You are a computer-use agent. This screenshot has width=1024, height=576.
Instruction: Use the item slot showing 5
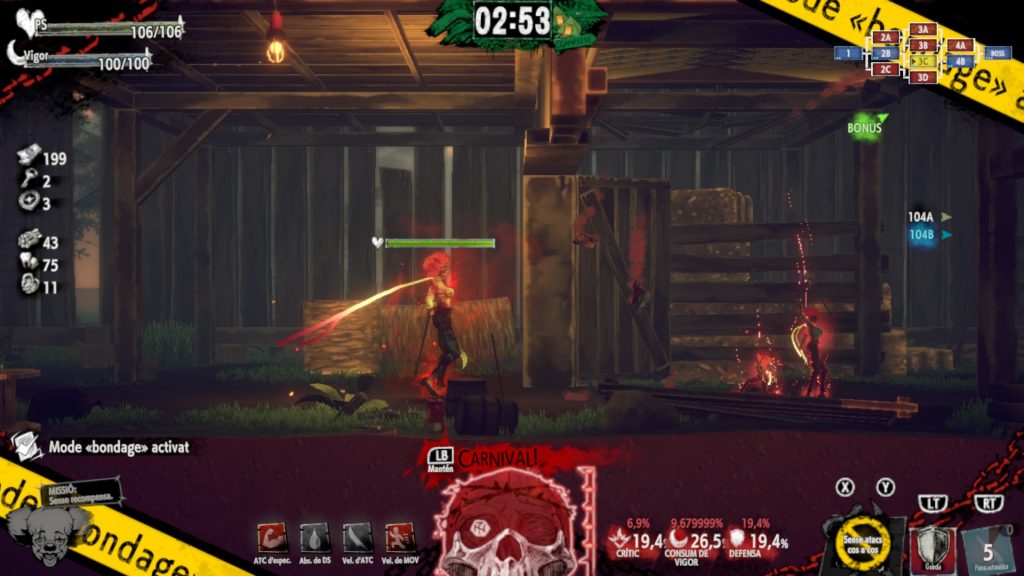(x=987, y=549)
